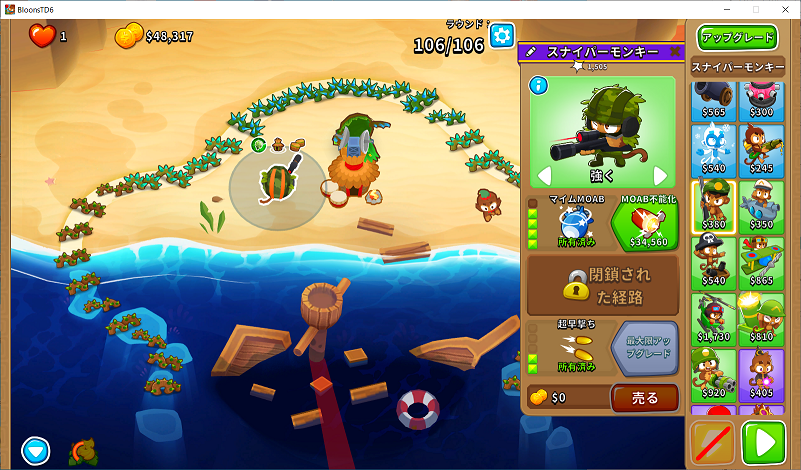Pick the $350 monkey sub tower
Image resolution: width=801 pixels, height=470 pixels.
coord(762,207)
